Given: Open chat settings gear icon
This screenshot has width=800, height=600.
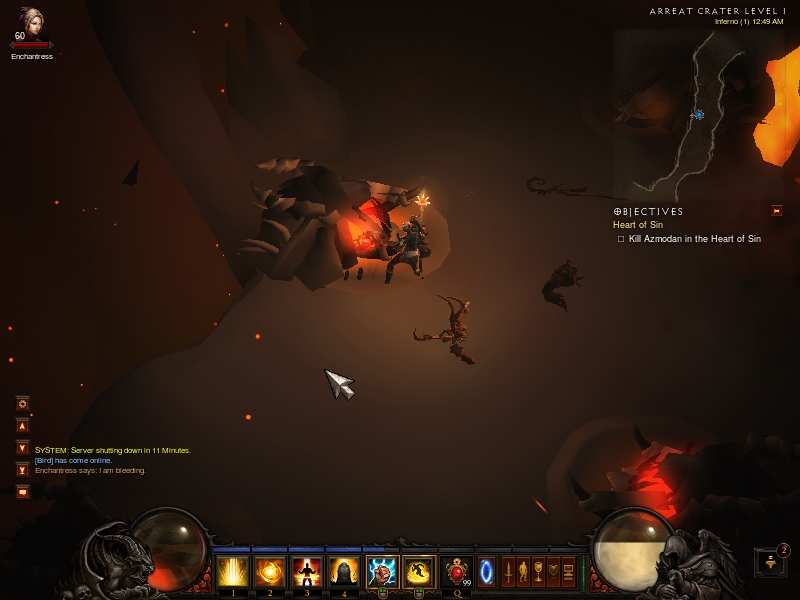Looking at the screenshot, I should [22, 403].
